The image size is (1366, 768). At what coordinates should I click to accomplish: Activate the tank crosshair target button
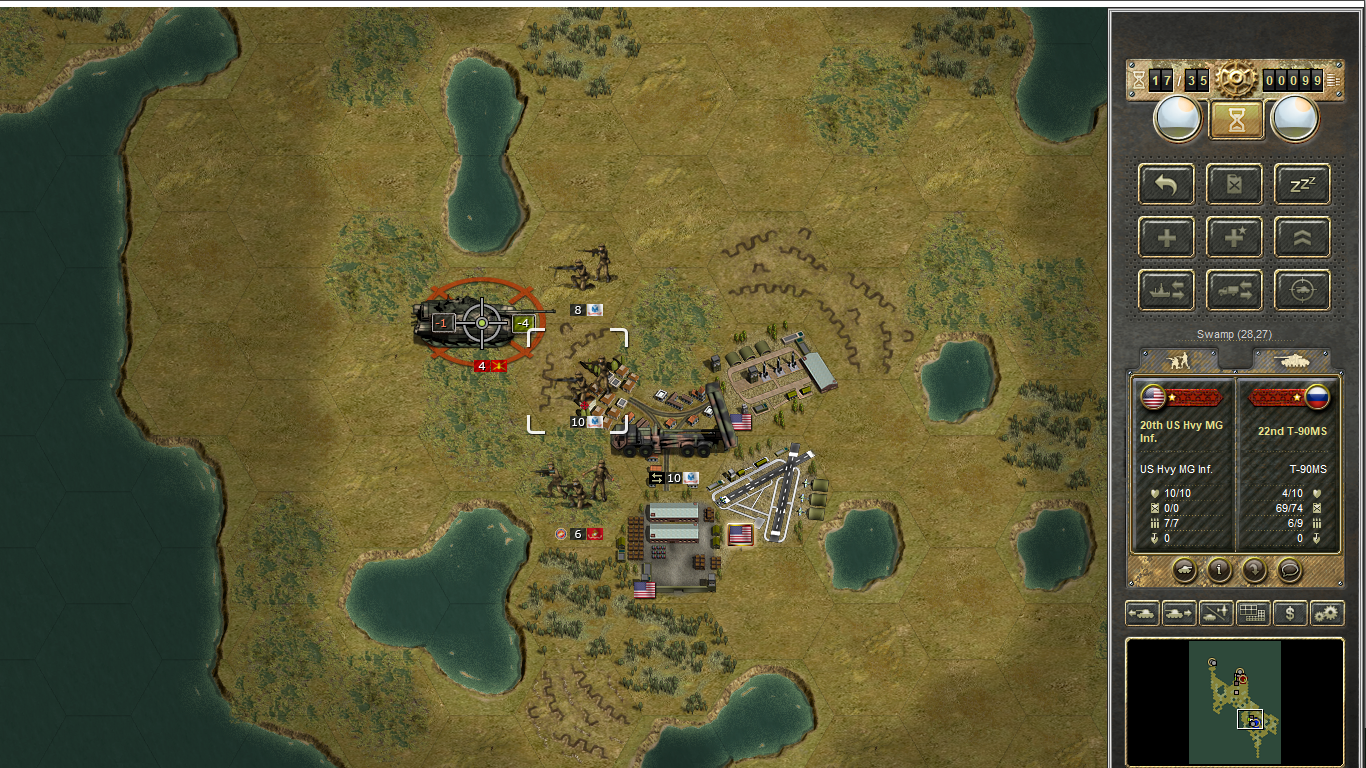tap(1302, 291)
